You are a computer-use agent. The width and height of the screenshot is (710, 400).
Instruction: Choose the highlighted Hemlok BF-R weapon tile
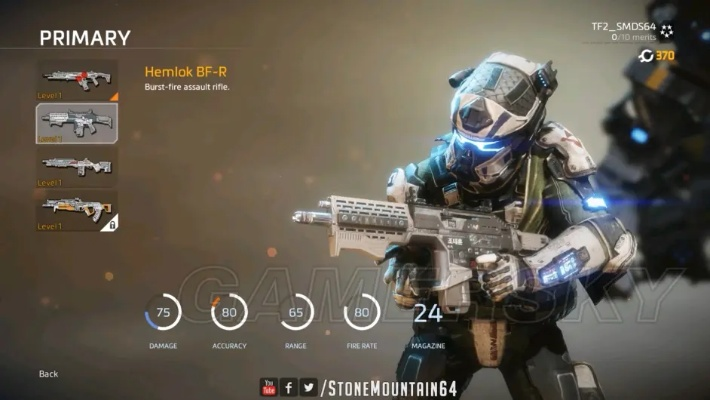(x=77, y=123)
